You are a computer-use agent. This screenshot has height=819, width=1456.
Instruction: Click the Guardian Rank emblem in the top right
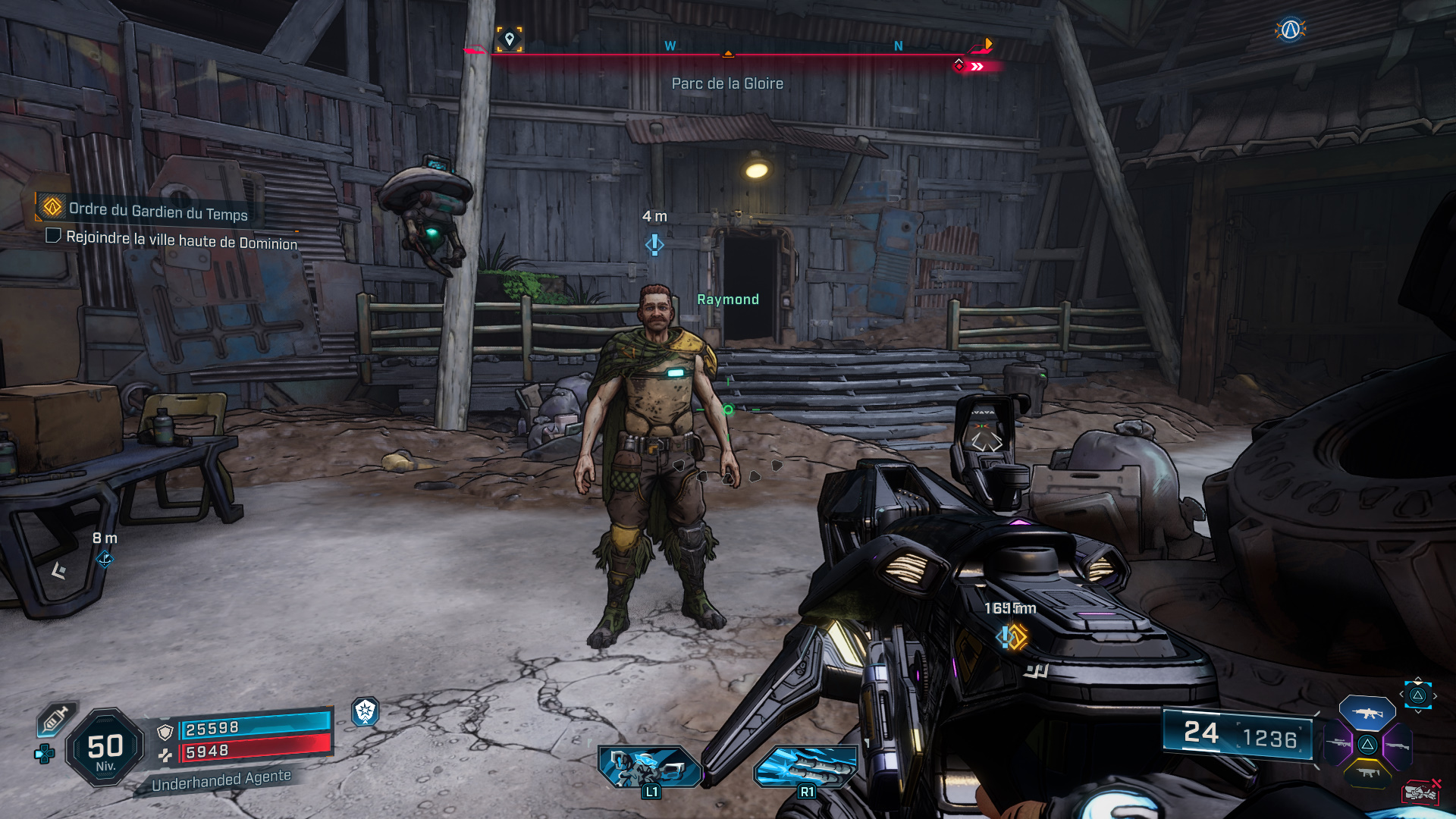click(1292, 30)
